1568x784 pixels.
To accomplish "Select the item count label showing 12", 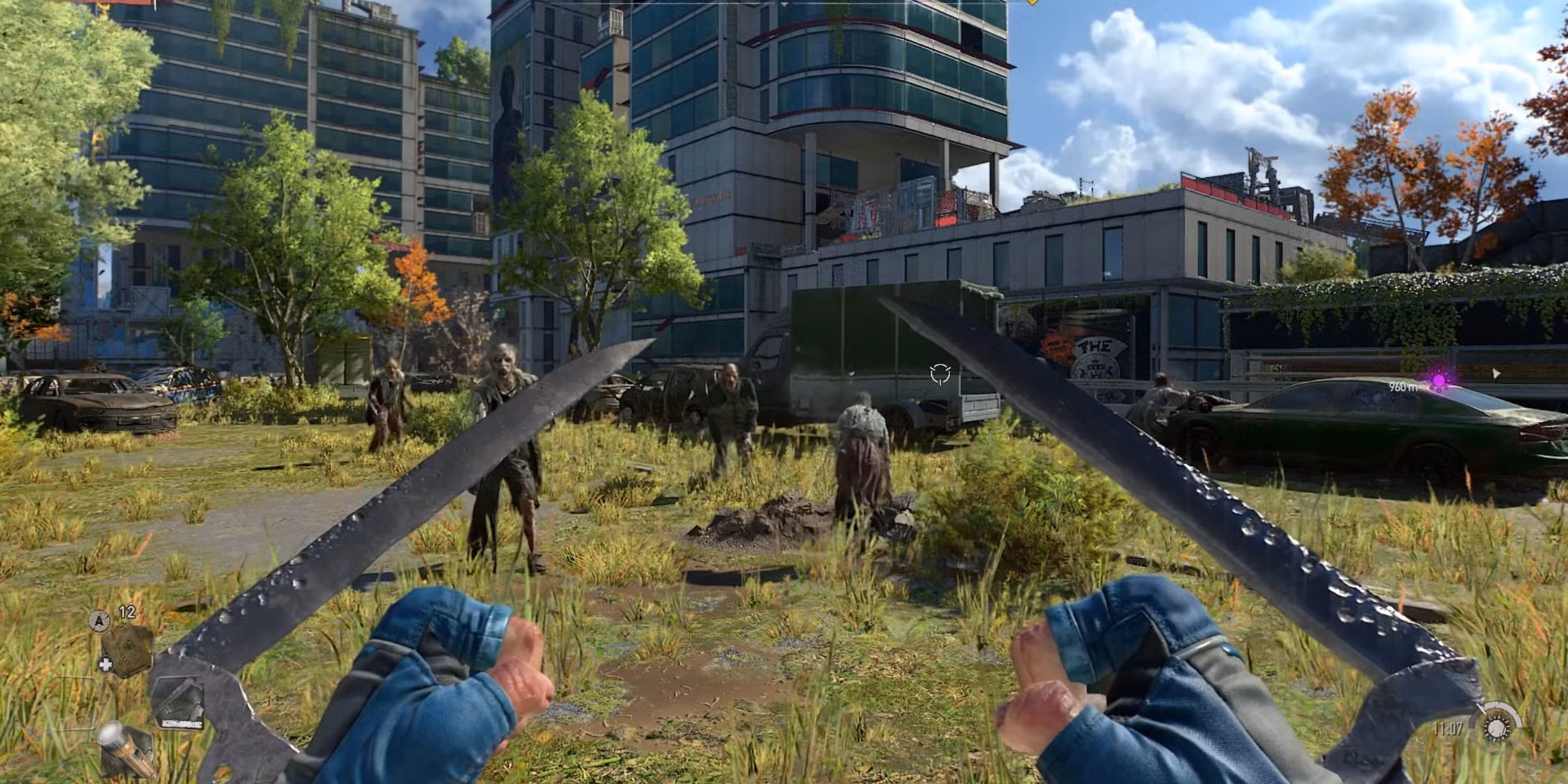I will pos(126,612).
